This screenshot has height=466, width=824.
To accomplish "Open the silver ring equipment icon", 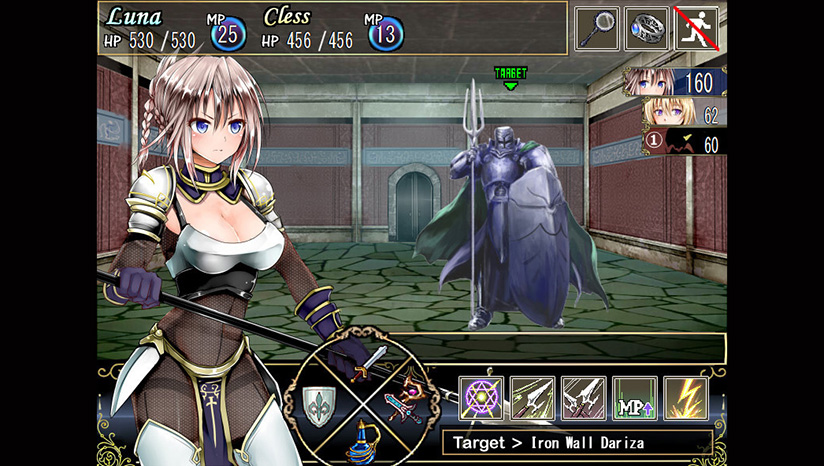I will coord(647,28).
